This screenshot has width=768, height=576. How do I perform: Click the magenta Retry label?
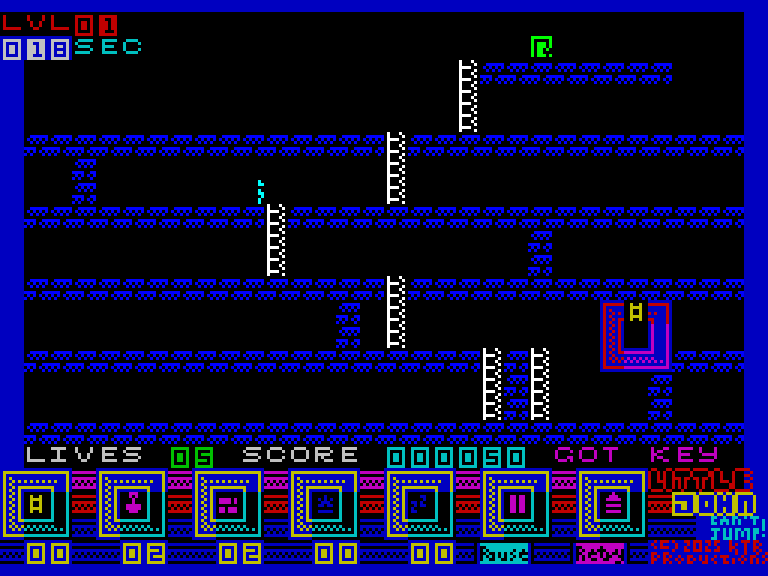[x=600, y=553]
